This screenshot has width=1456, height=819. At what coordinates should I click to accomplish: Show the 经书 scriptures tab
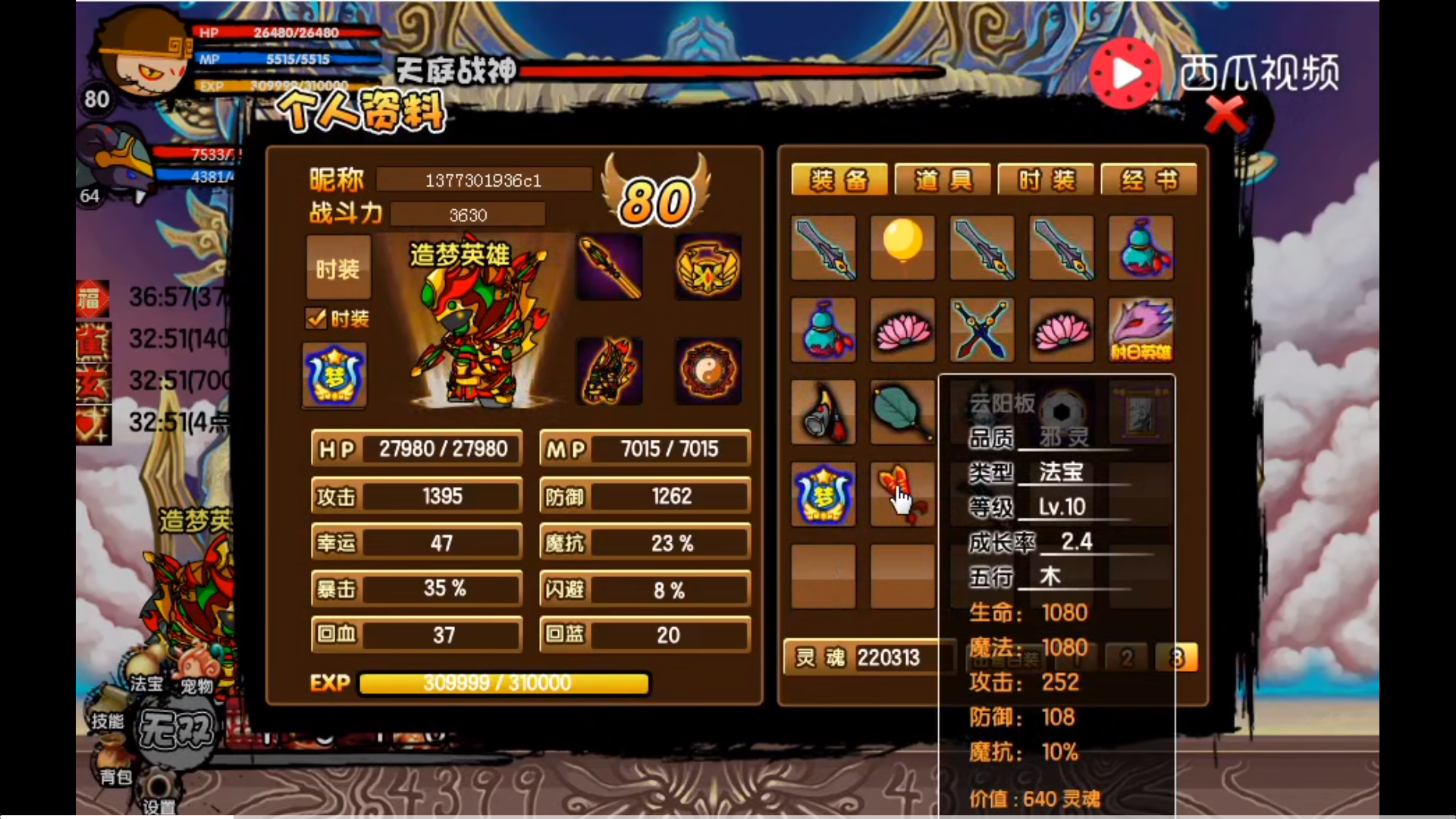click(x=1149, y=180)
